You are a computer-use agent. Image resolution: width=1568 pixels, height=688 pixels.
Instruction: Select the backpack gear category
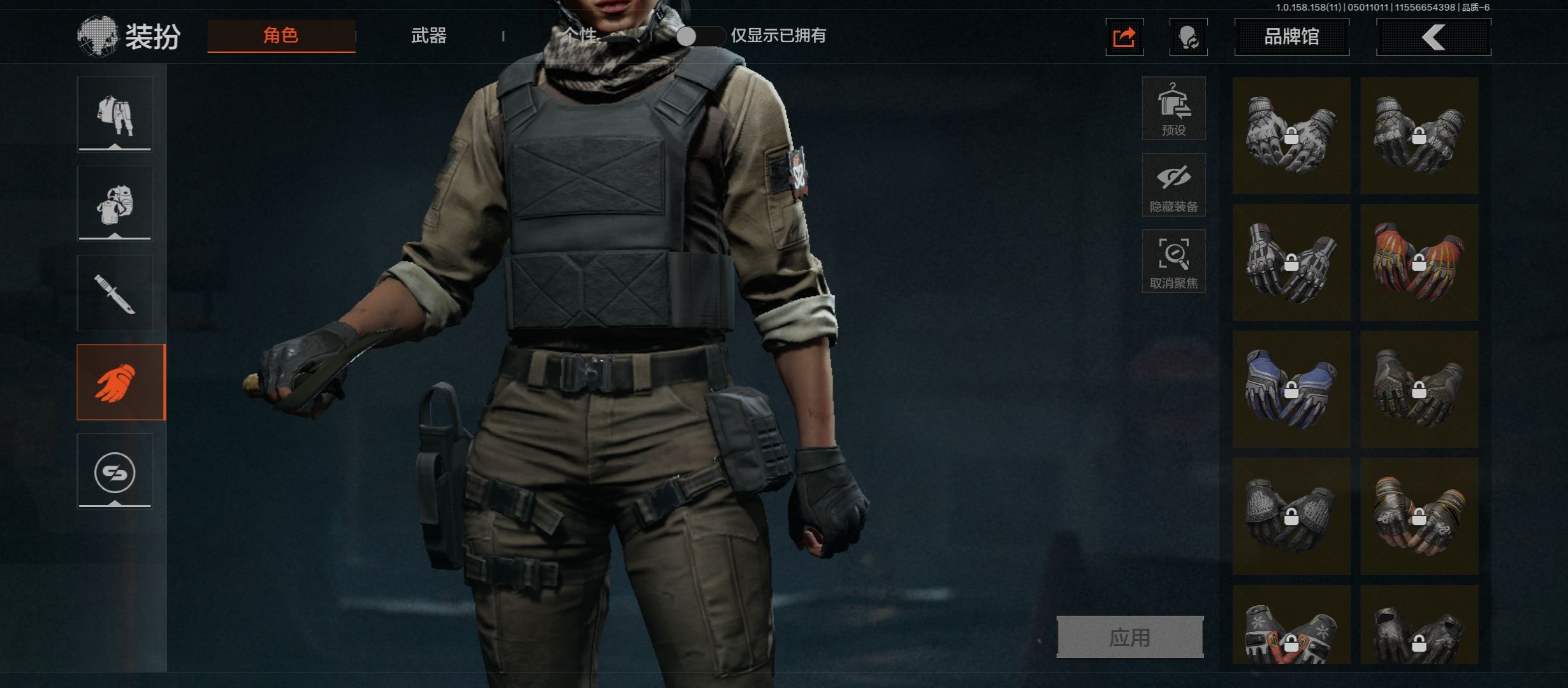[x=115, y=203]
